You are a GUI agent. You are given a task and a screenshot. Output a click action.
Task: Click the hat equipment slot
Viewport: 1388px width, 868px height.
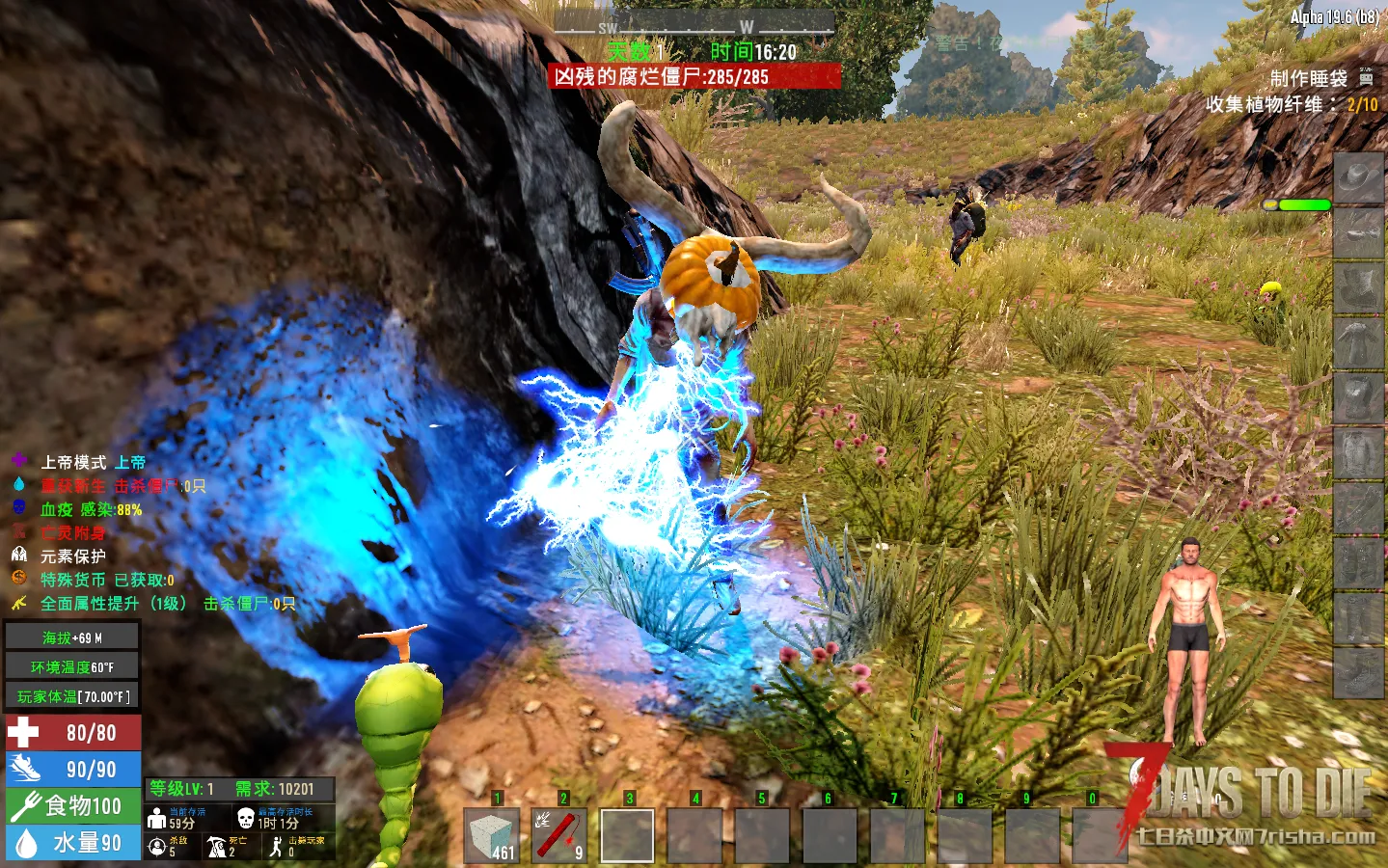click(1358, 178)
